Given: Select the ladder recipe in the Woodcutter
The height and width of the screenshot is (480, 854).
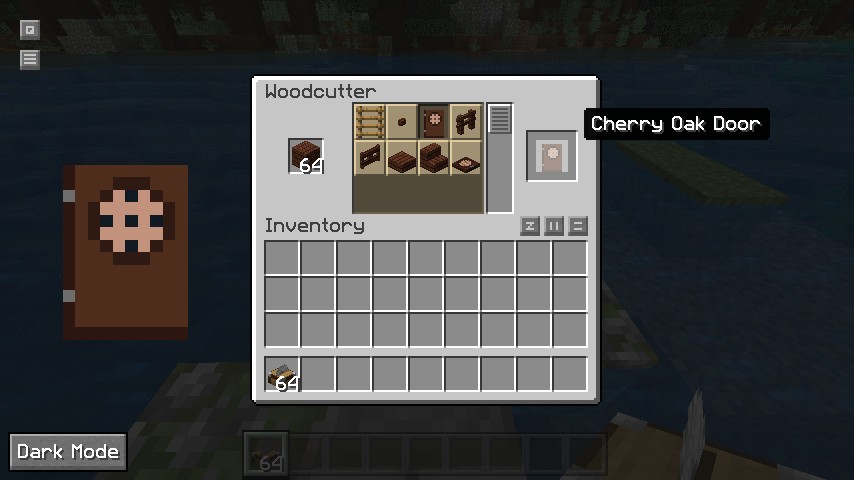Looking at the screenshot, I should point(370,122).
